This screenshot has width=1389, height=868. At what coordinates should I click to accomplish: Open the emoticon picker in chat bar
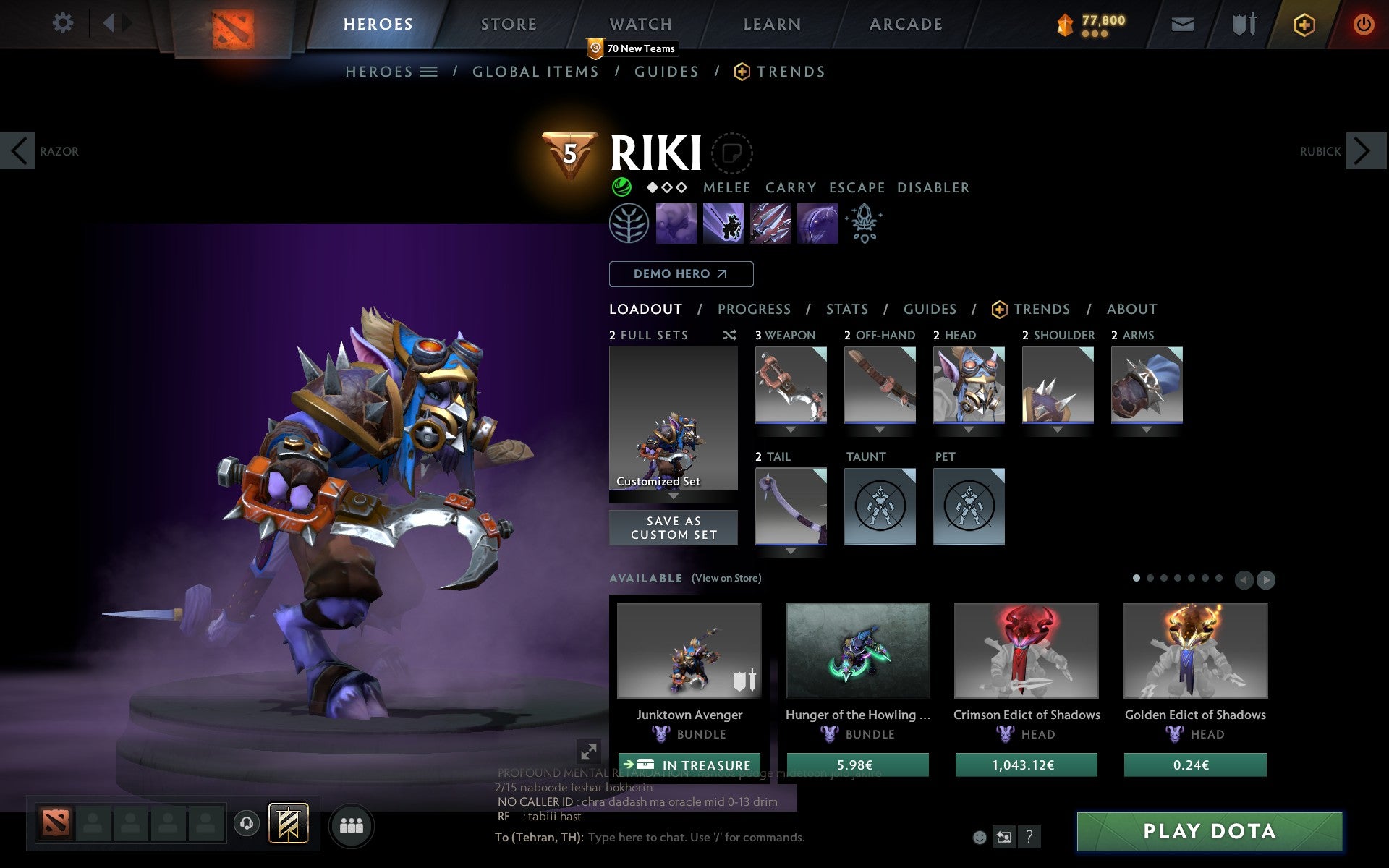point(981,837)
